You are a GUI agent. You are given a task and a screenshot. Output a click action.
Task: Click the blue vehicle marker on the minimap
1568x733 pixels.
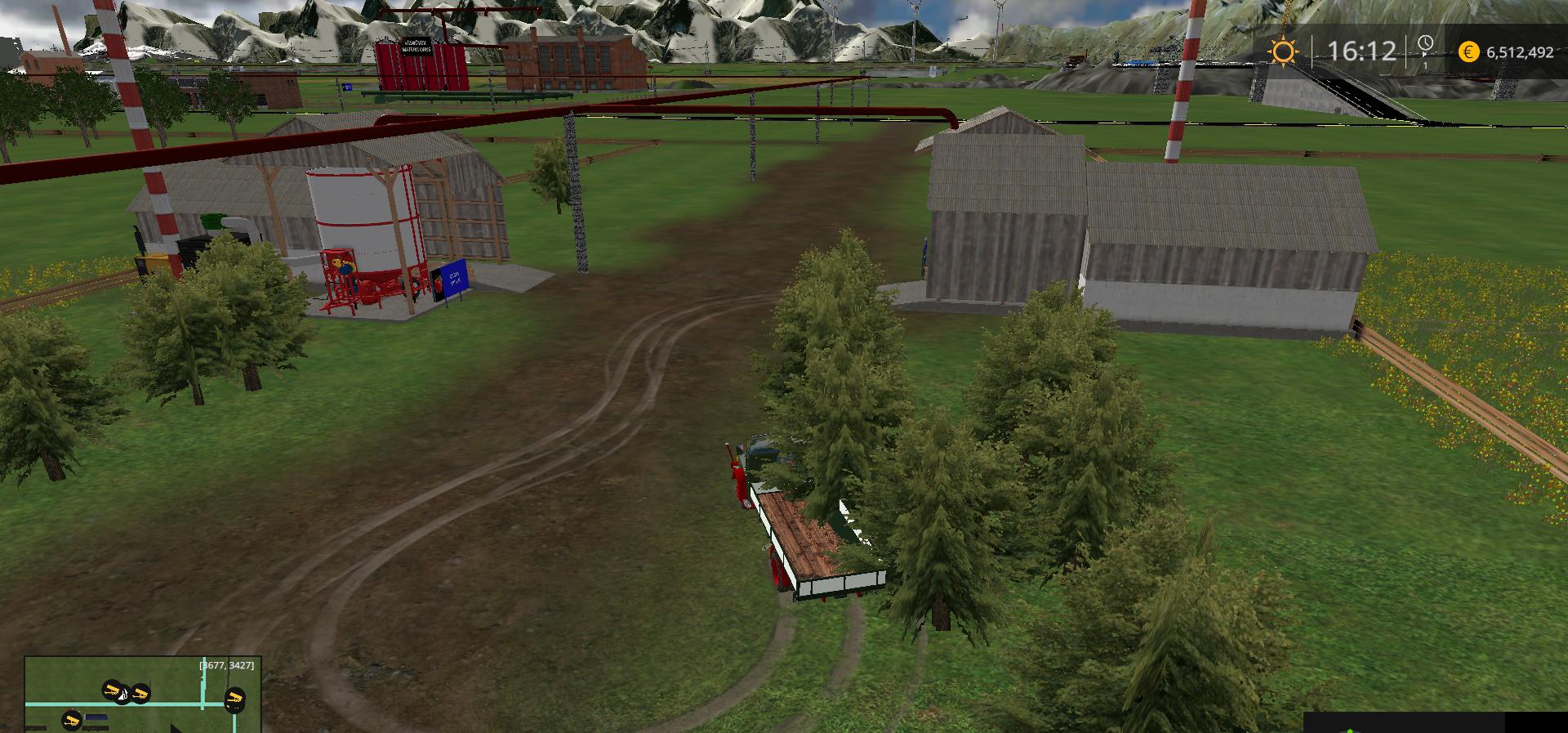coord(96,717)
